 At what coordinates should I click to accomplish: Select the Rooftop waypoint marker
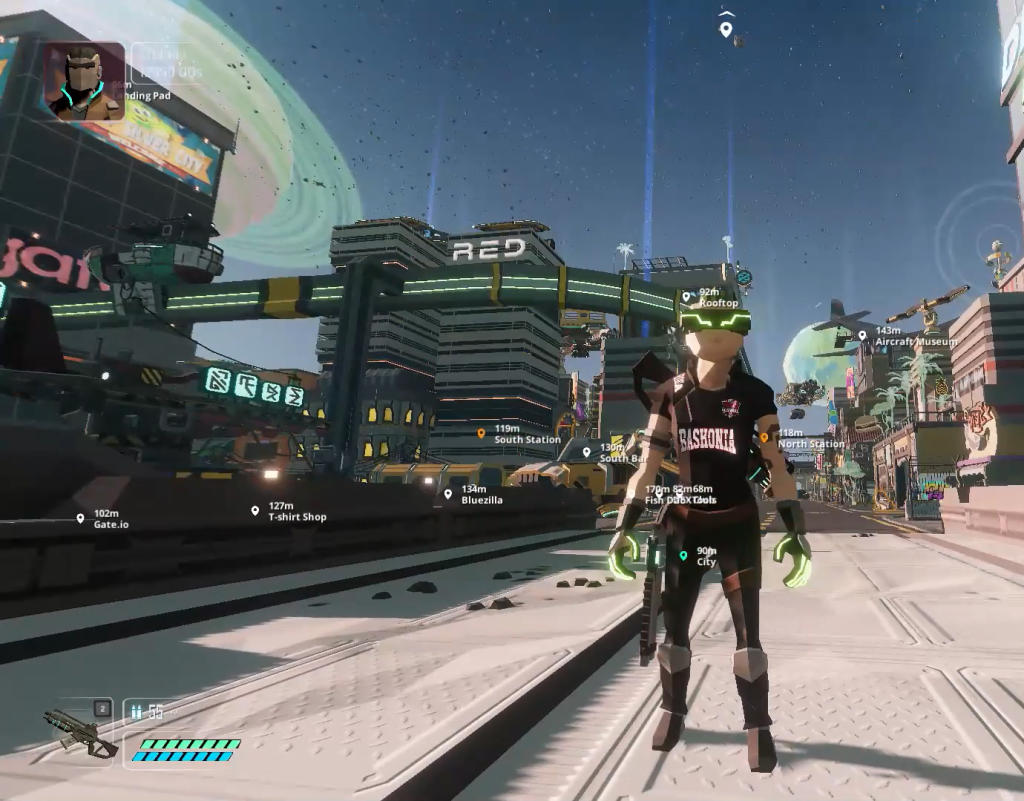687,296
